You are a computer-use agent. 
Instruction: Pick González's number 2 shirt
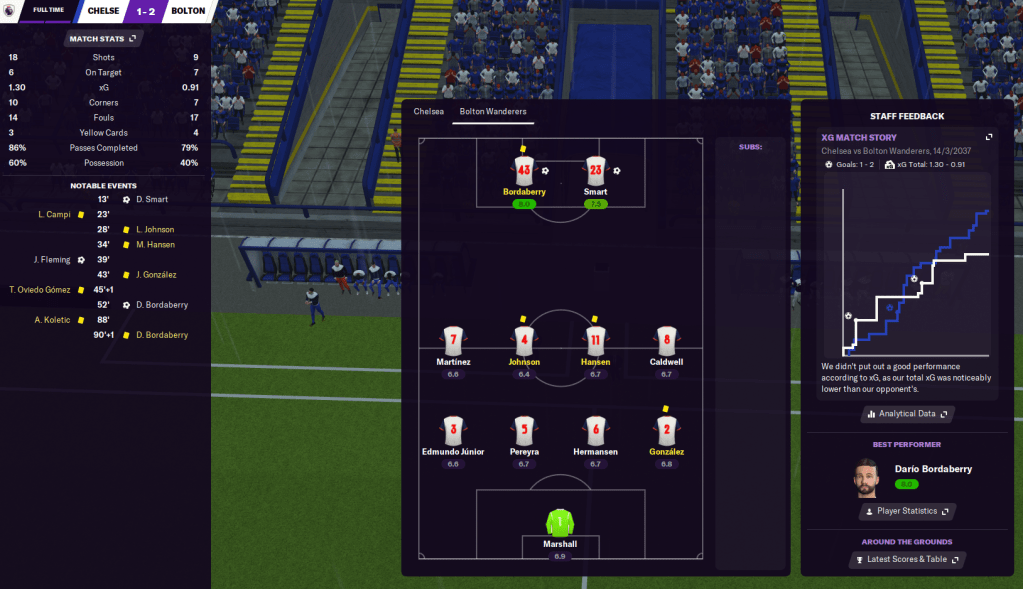point(665,428)
